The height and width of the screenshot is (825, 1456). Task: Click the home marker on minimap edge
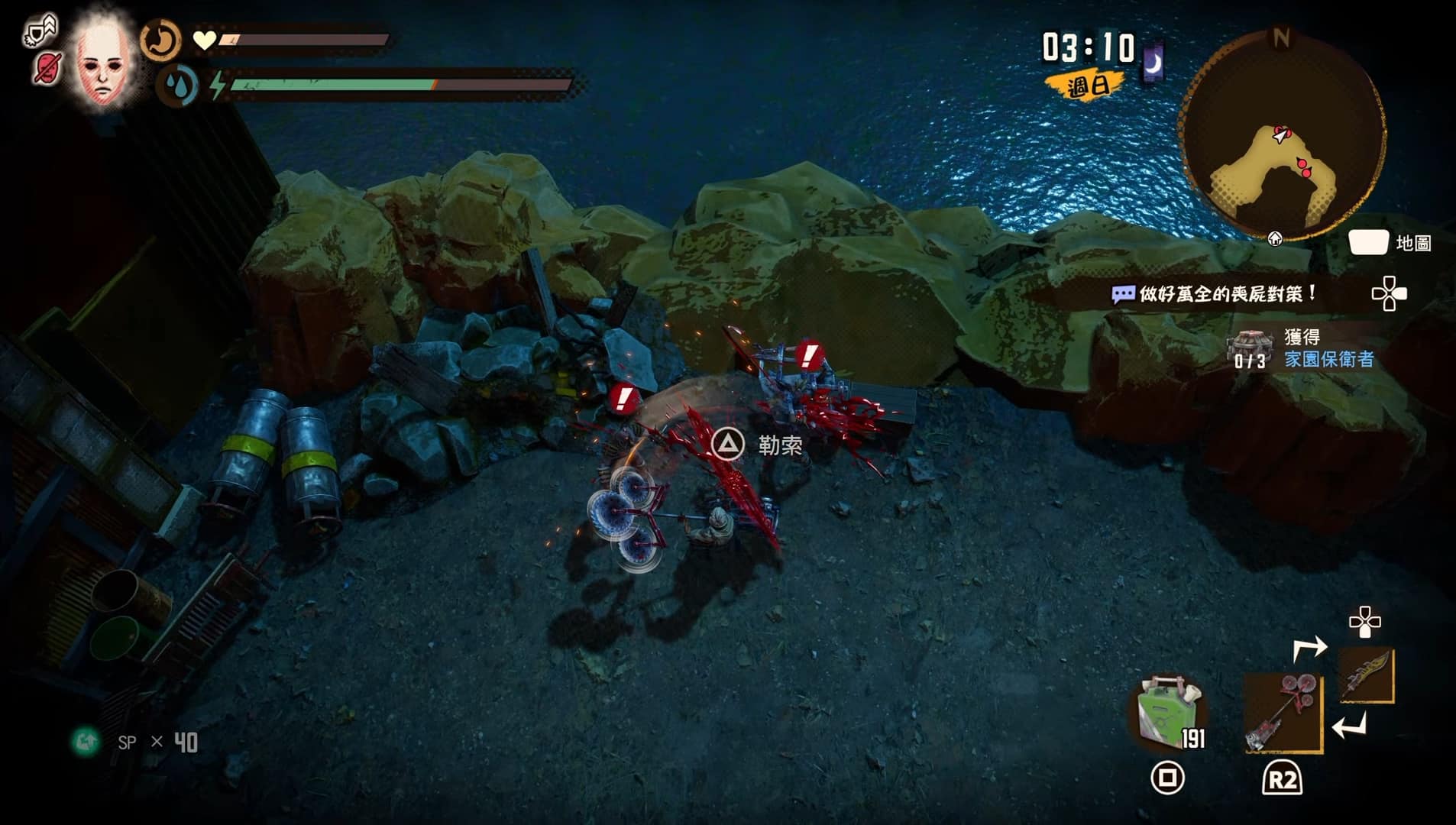pyautogui.click(x=1275, y=239)
